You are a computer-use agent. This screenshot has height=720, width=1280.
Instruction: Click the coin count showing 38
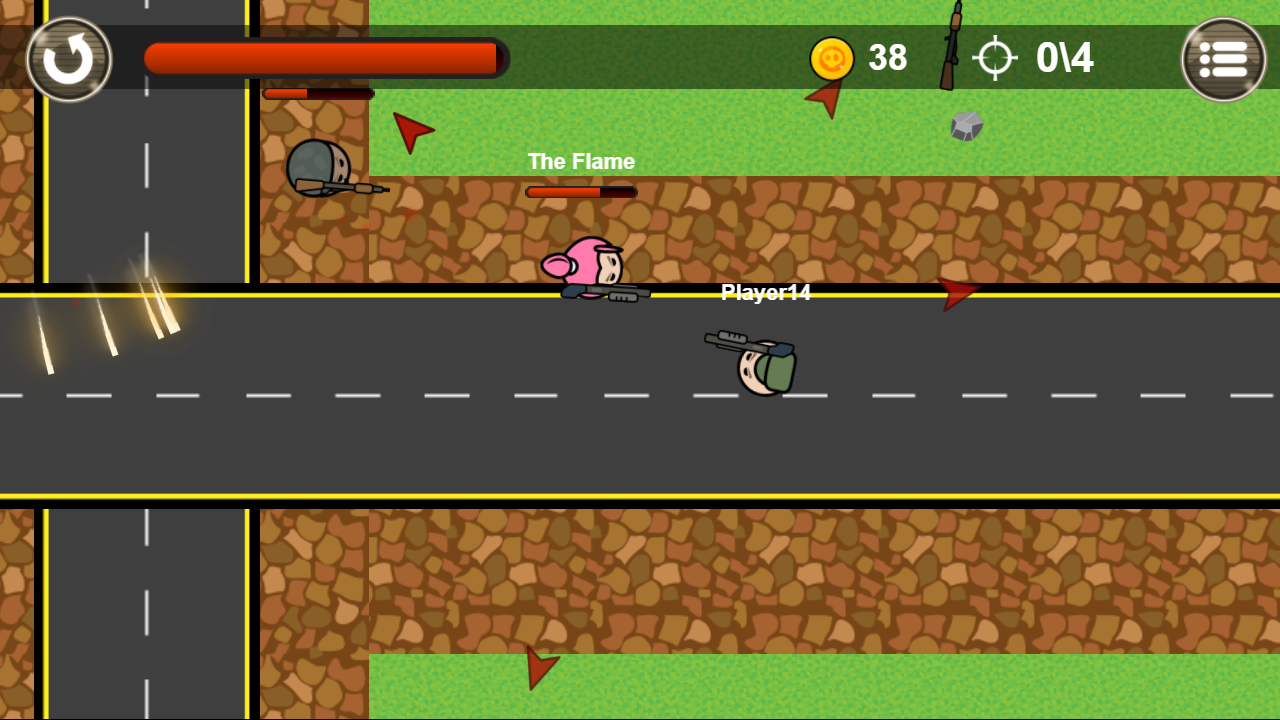(x=886, y=59)
